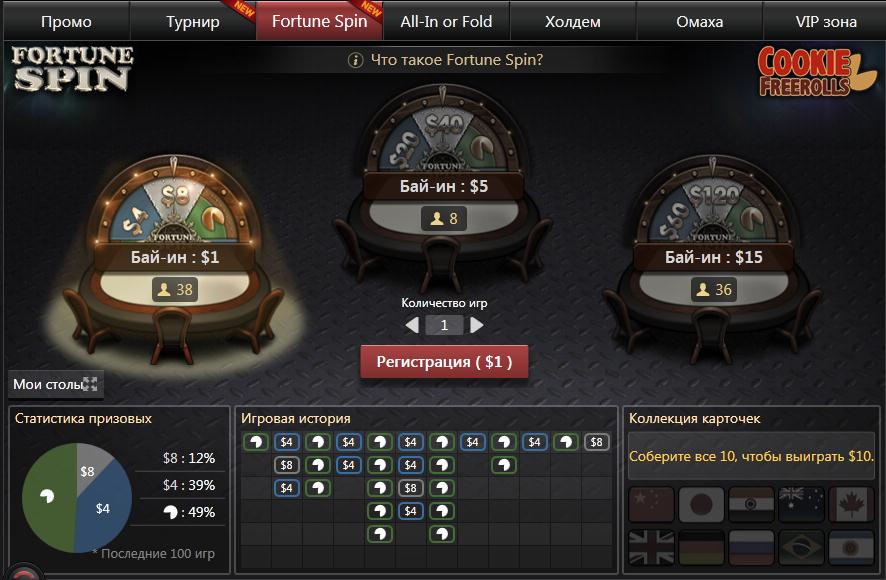This screenshot has height=580, width=886.
Task: Click the Регистрация ($1) button
Action: [444, 362]
